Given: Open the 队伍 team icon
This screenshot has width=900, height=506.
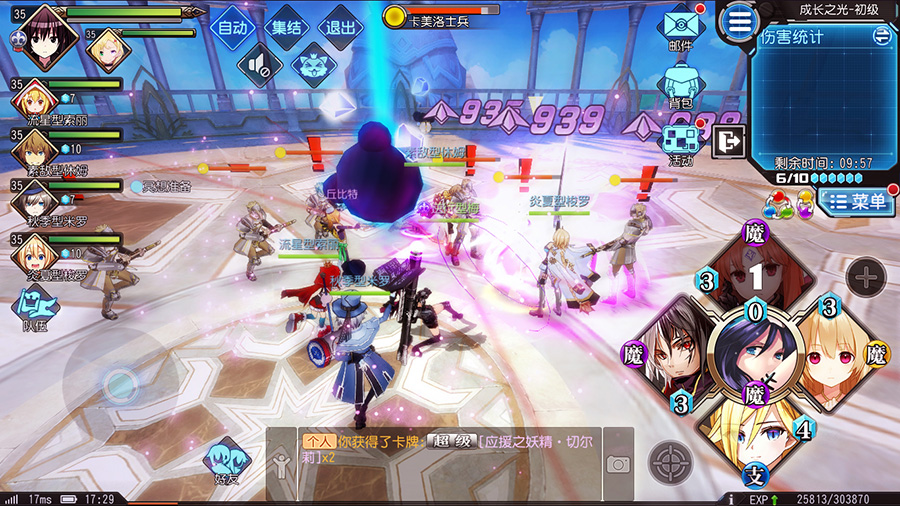Looking at the screenshot, I should point(34,306).
